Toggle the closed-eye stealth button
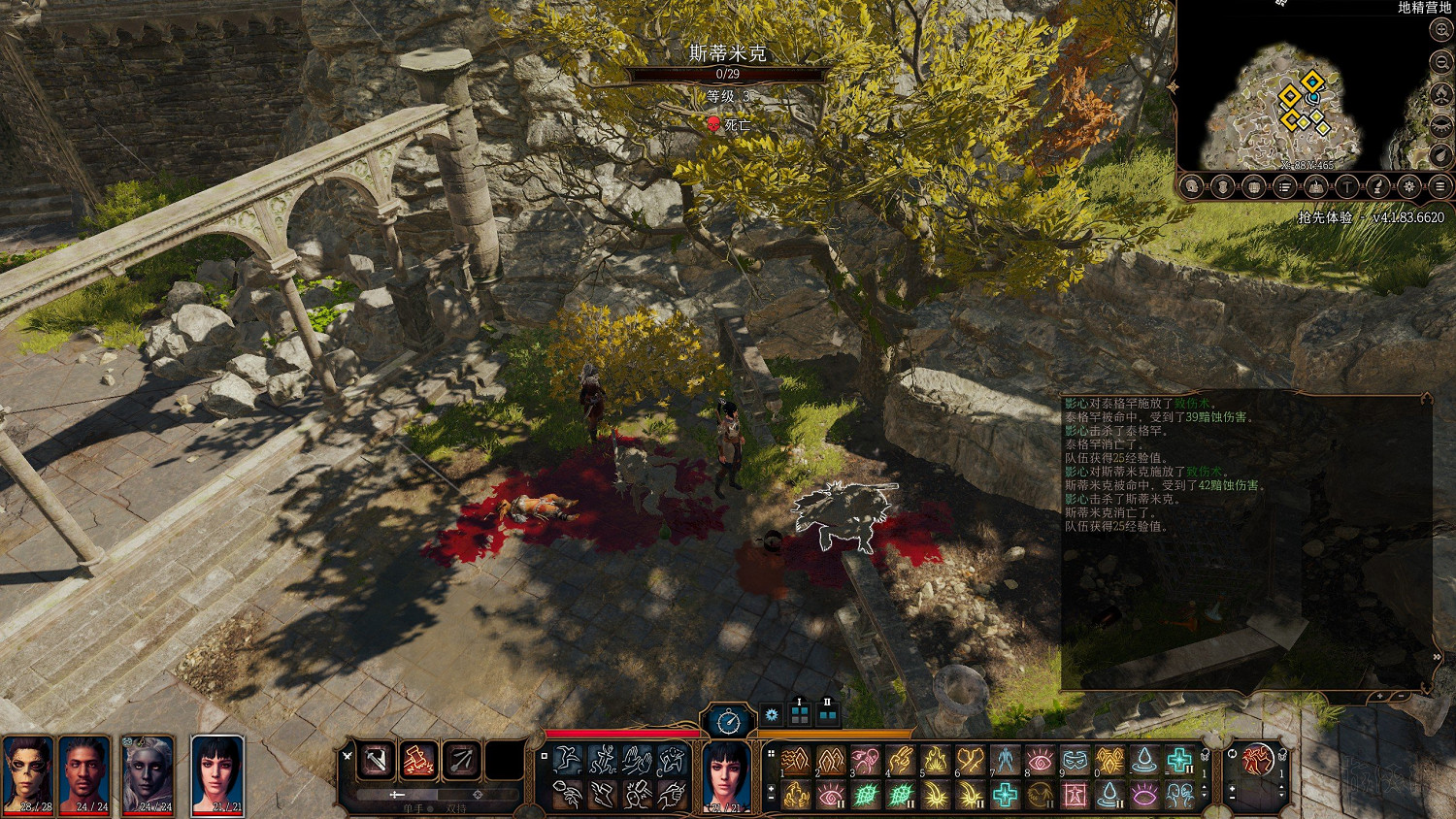Viewport: 1456px width, 819px height. (1440, 125)
